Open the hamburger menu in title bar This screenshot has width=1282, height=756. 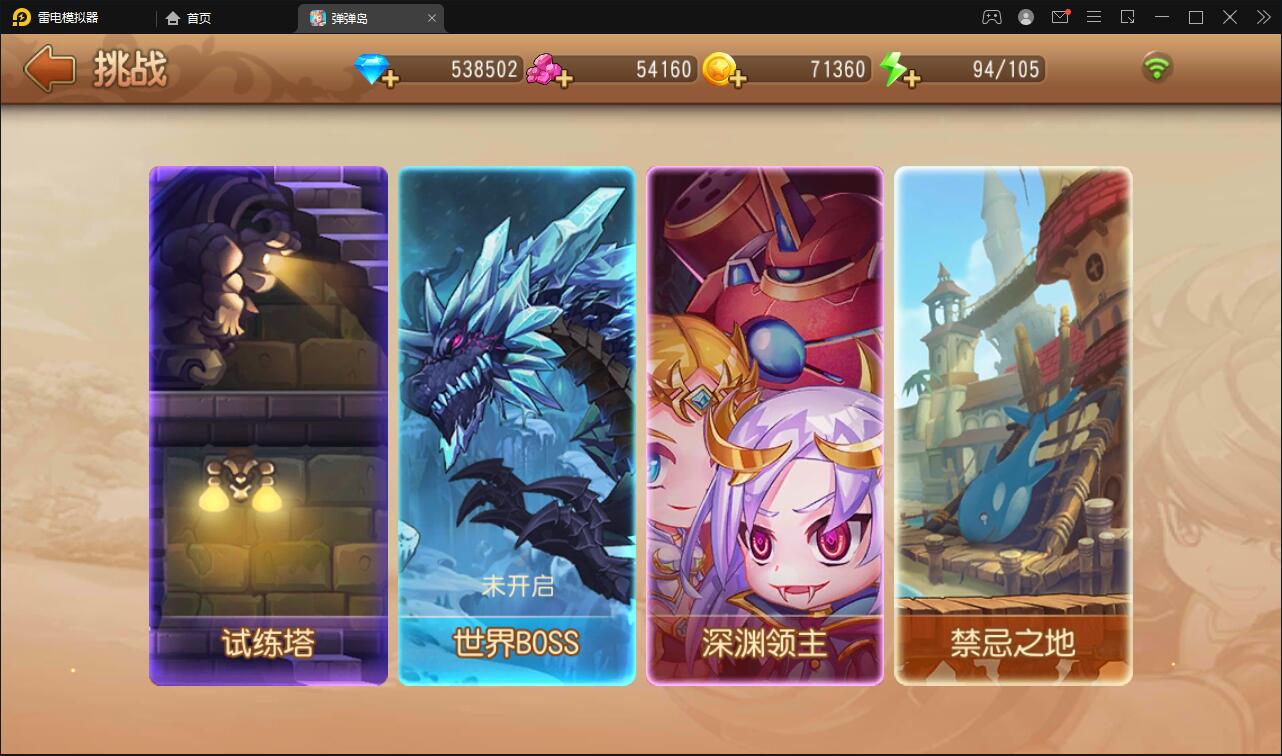click(1094, 17)
